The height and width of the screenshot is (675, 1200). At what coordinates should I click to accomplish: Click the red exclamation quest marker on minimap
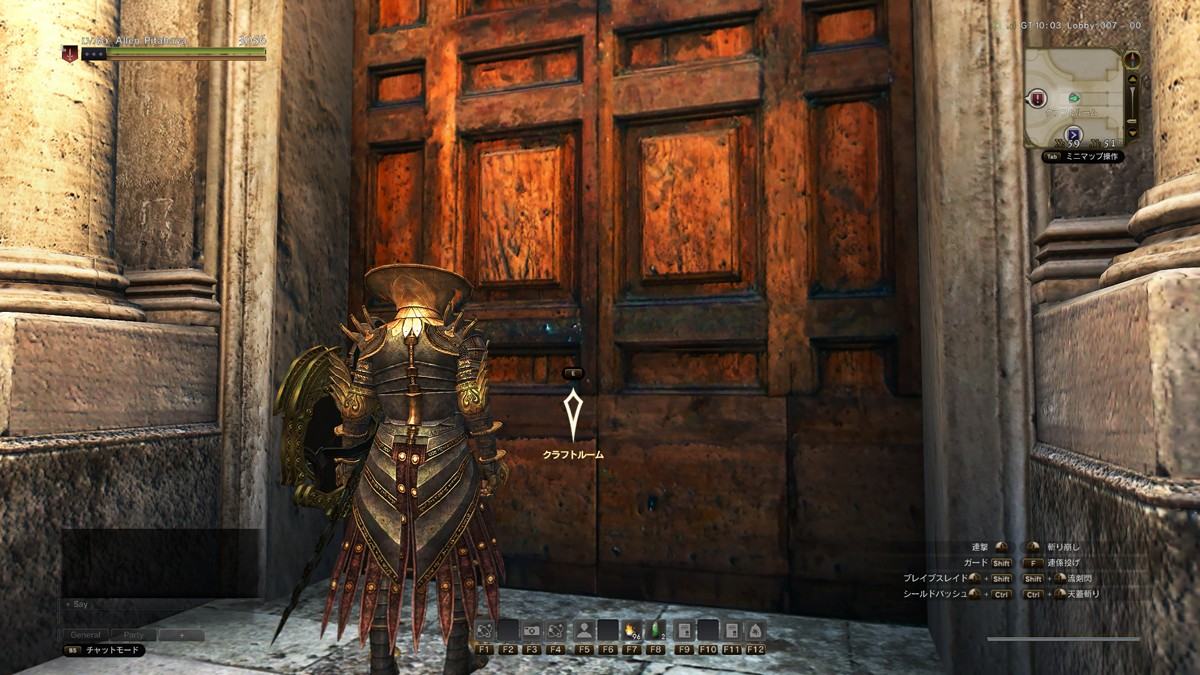click(x=1039, y=98)
